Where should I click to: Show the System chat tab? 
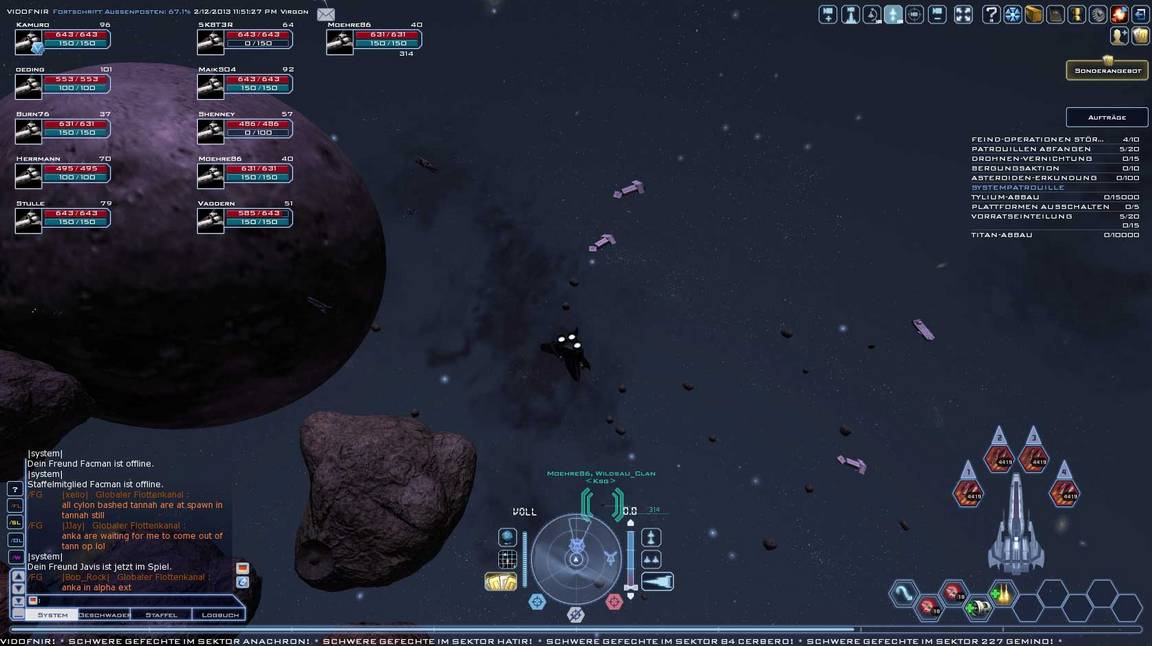(52, 615)
